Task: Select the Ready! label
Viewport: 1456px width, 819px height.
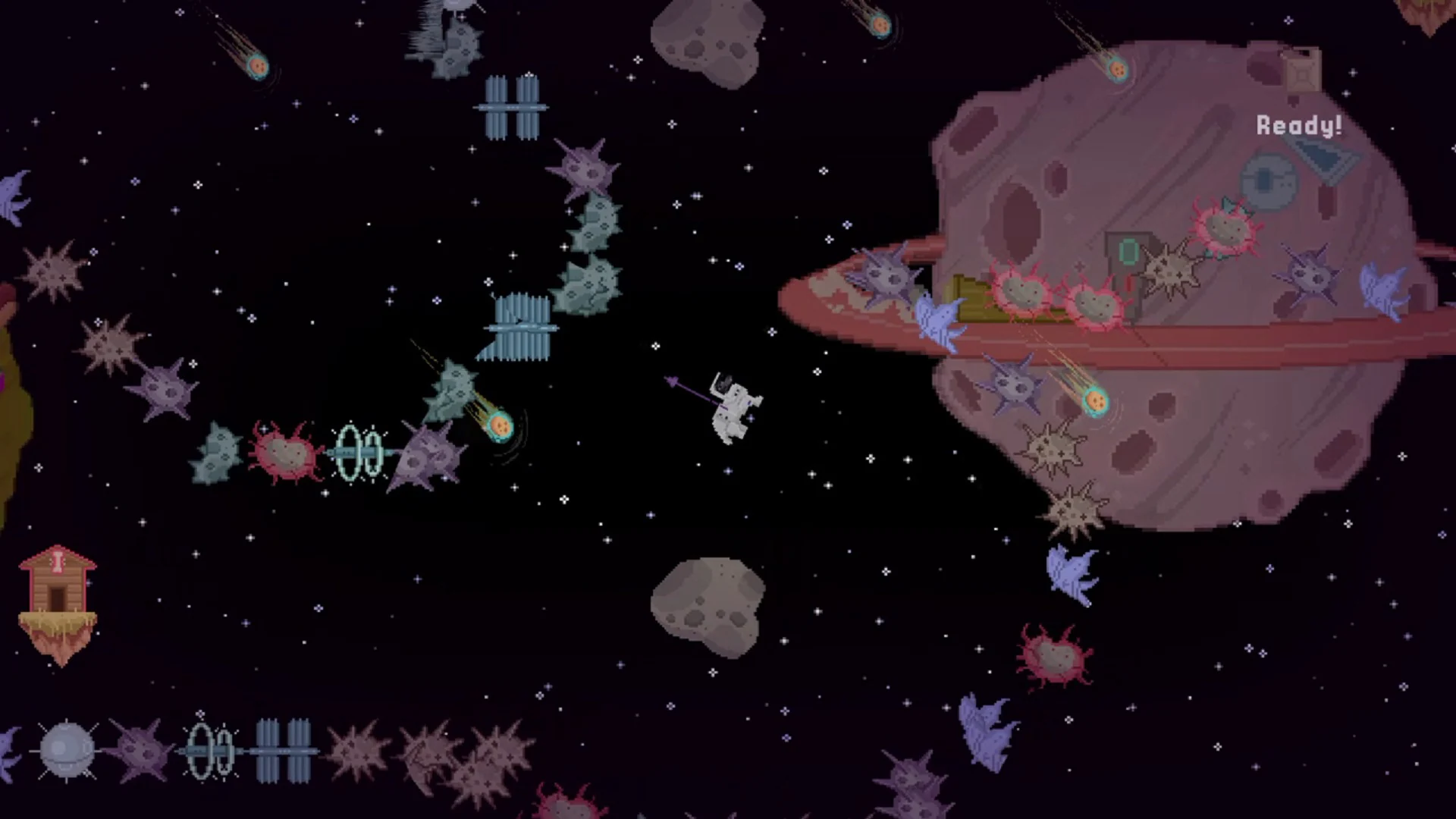Action: tap(1299, 125)
